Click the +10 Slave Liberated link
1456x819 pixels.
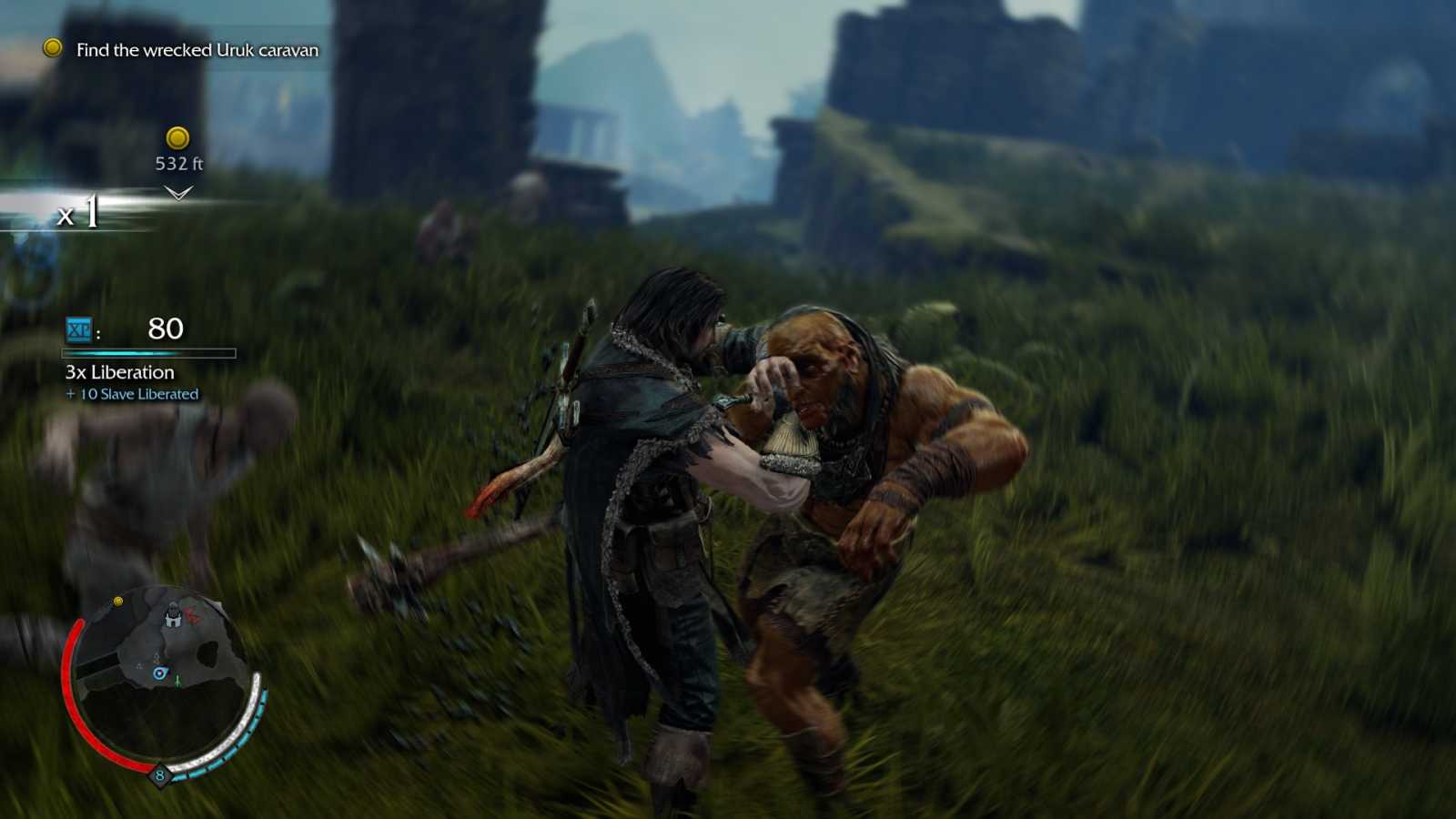point(130,394)
